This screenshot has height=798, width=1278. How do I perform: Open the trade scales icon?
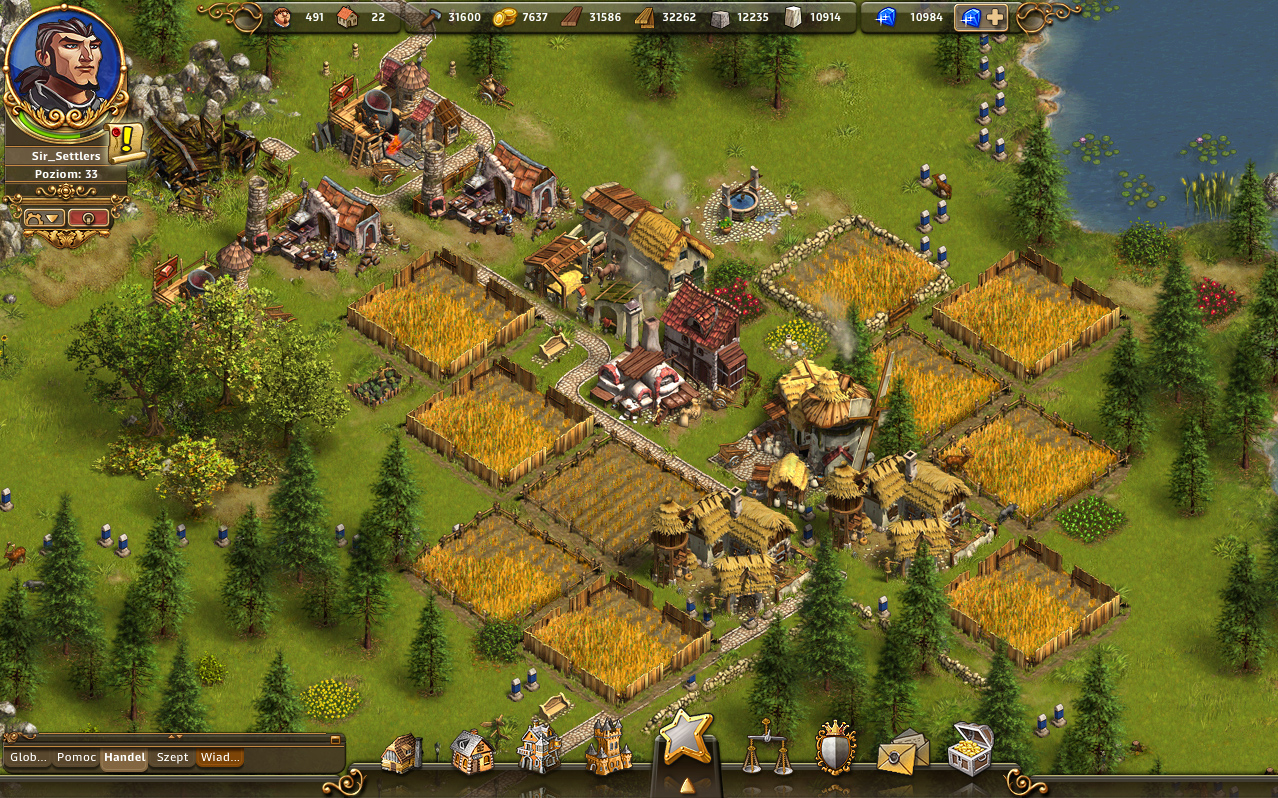tap(764, 748)
